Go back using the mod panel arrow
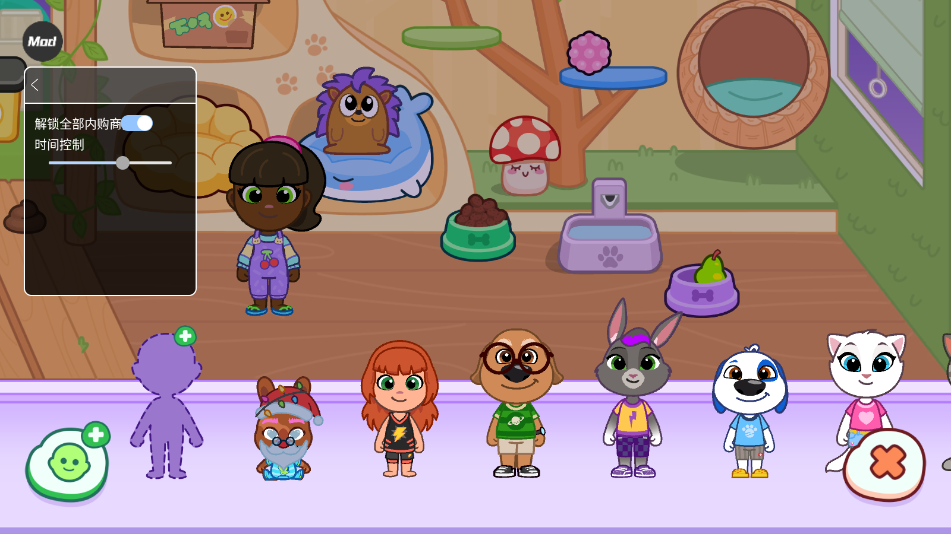The width and height of the screenshot is (951, 534). coord(35,85)
